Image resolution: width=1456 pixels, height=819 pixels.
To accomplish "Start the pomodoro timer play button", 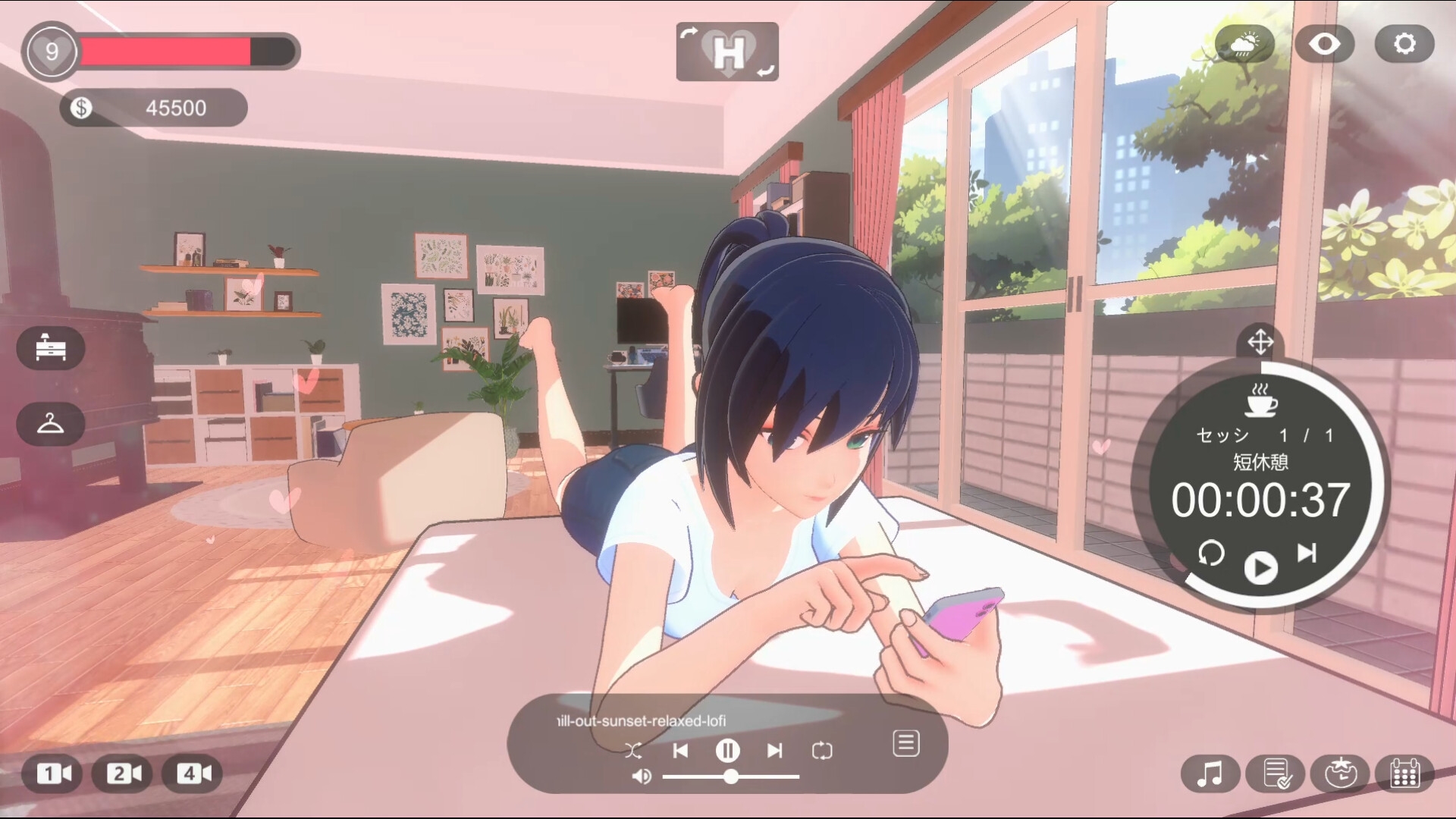I will point(1260,567).
